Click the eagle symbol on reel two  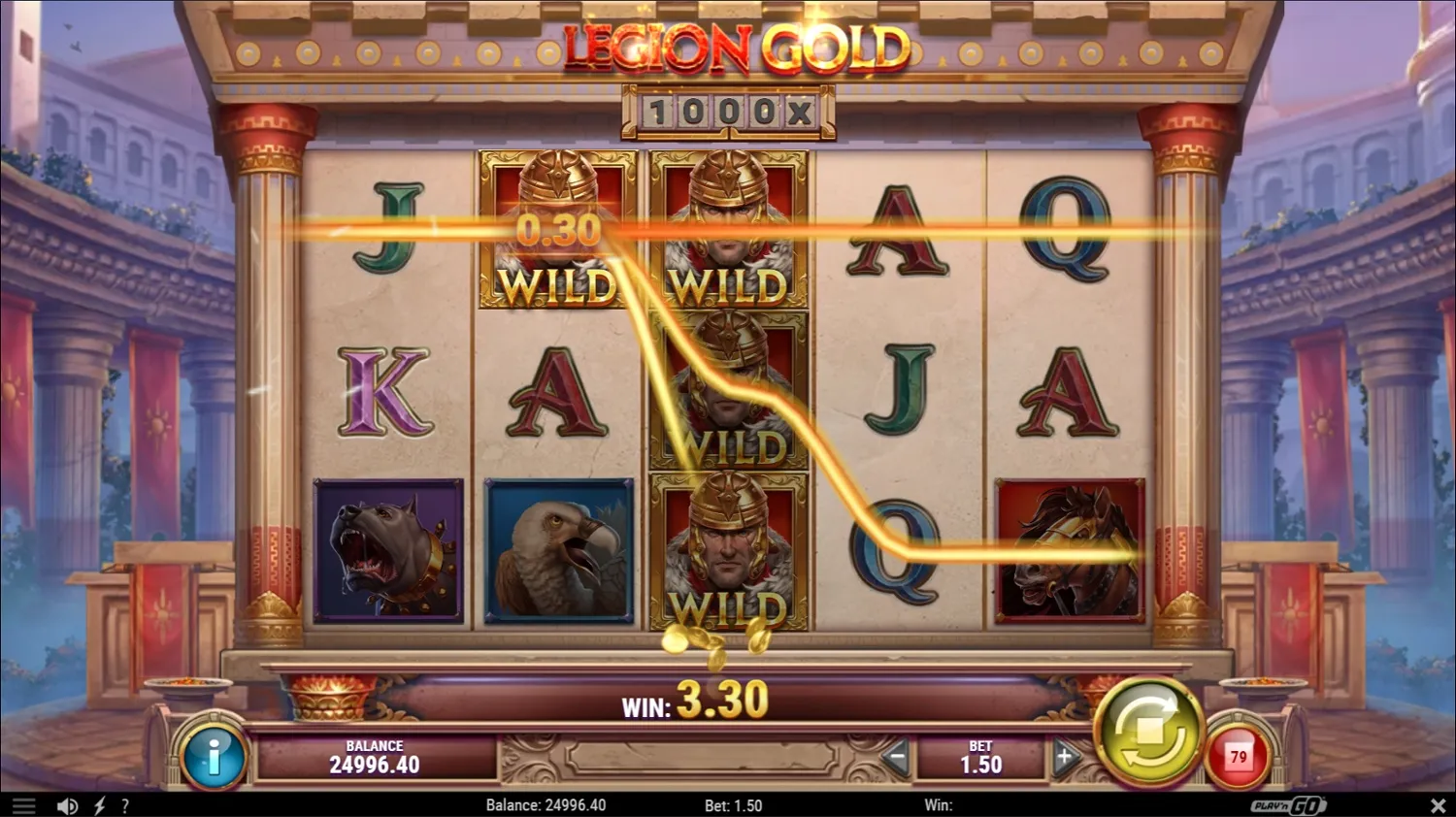click(558, 551)
